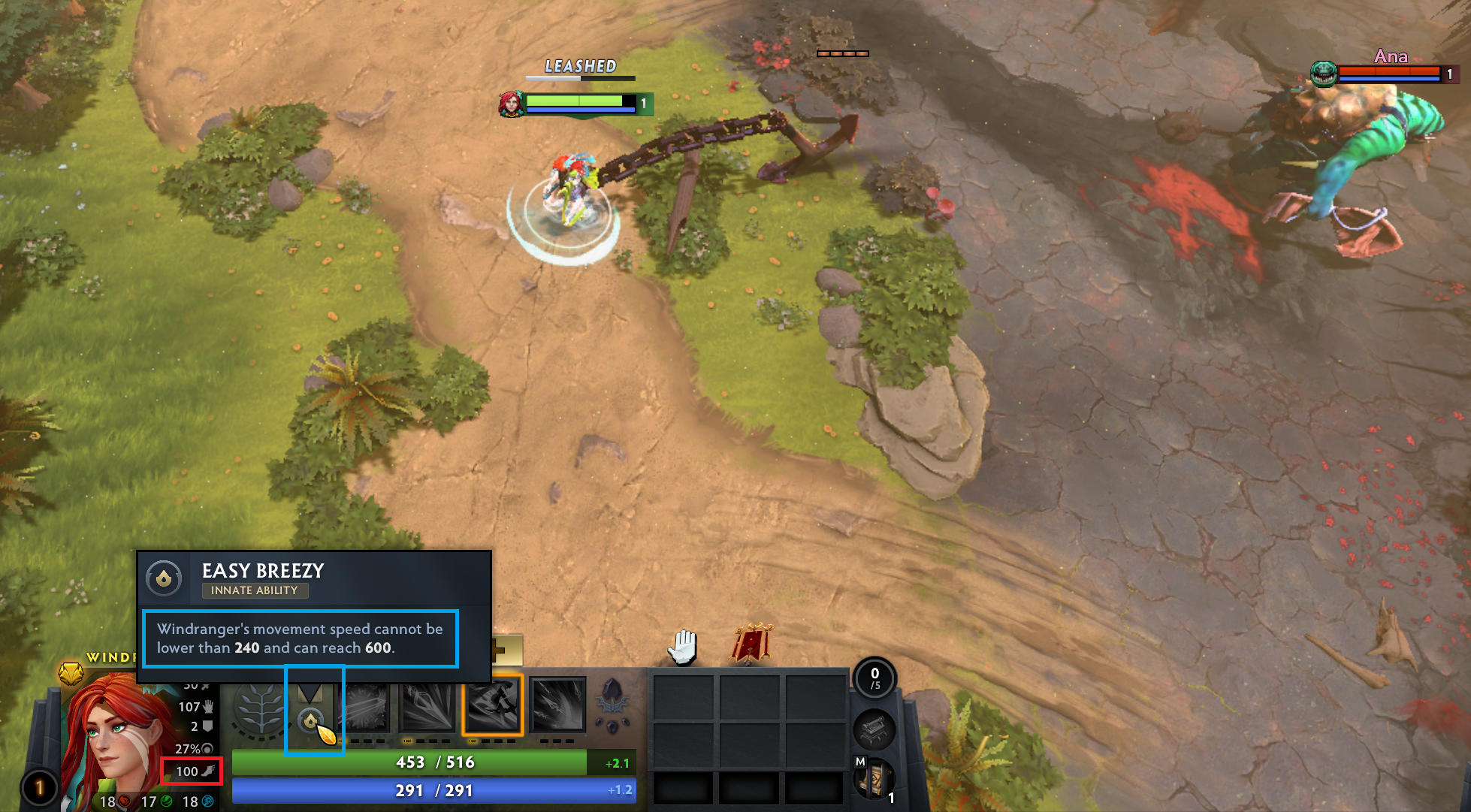Click the neutral item slot showing 0/5
The image size is (1471, 812).
pos(874,678)
